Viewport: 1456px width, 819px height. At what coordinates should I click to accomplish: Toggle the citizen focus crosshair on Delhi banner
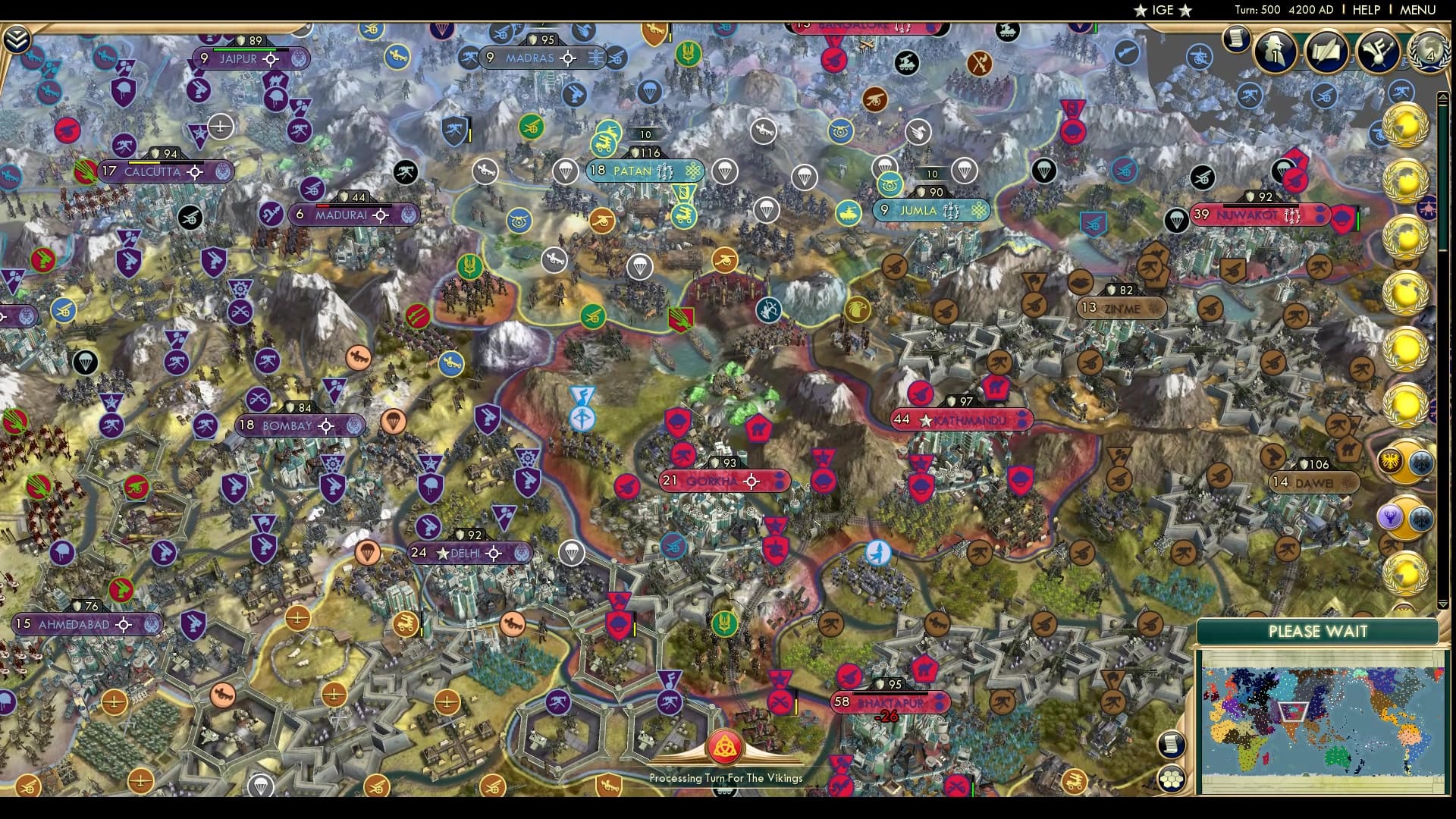[493, 554]
